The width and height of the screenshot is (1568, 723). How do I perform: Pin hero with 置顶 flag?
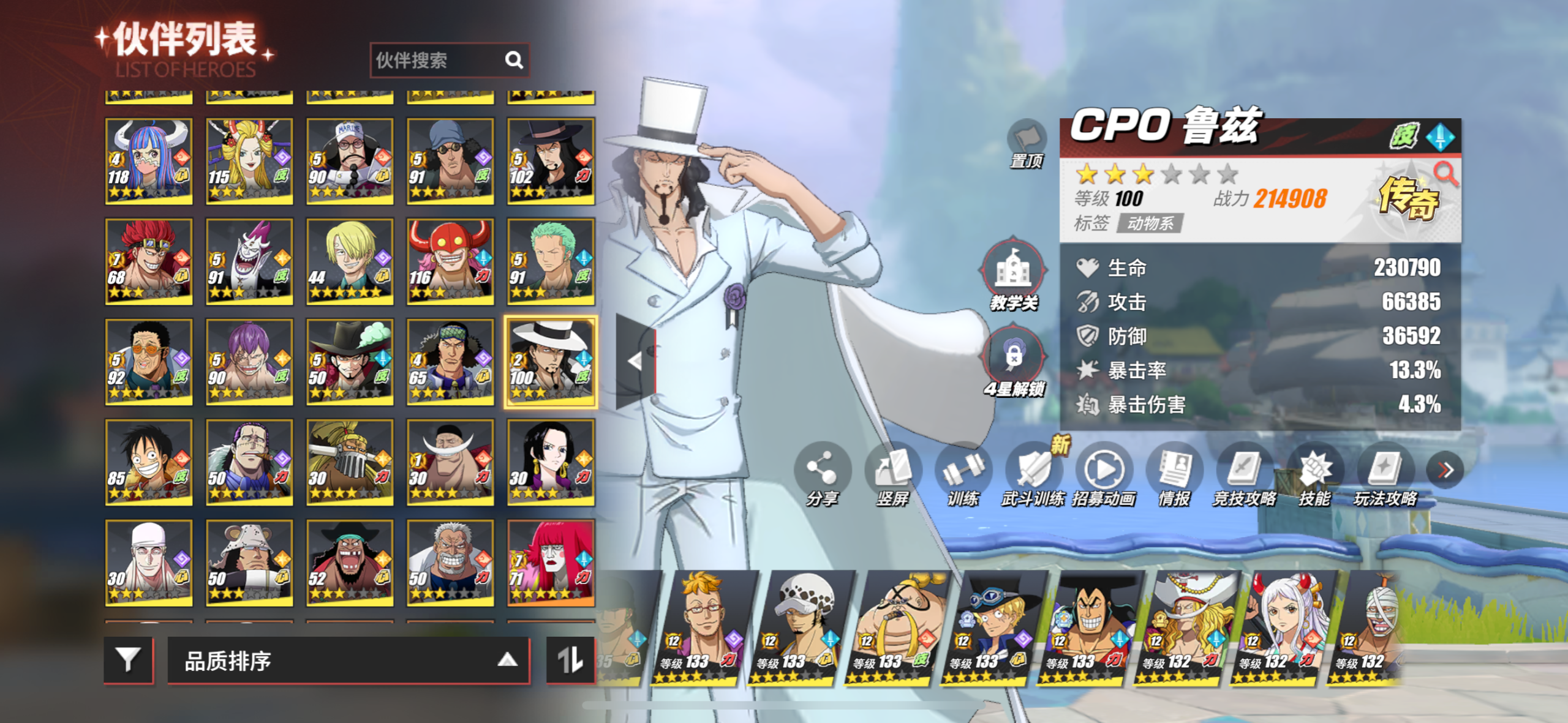point(1027,142)
